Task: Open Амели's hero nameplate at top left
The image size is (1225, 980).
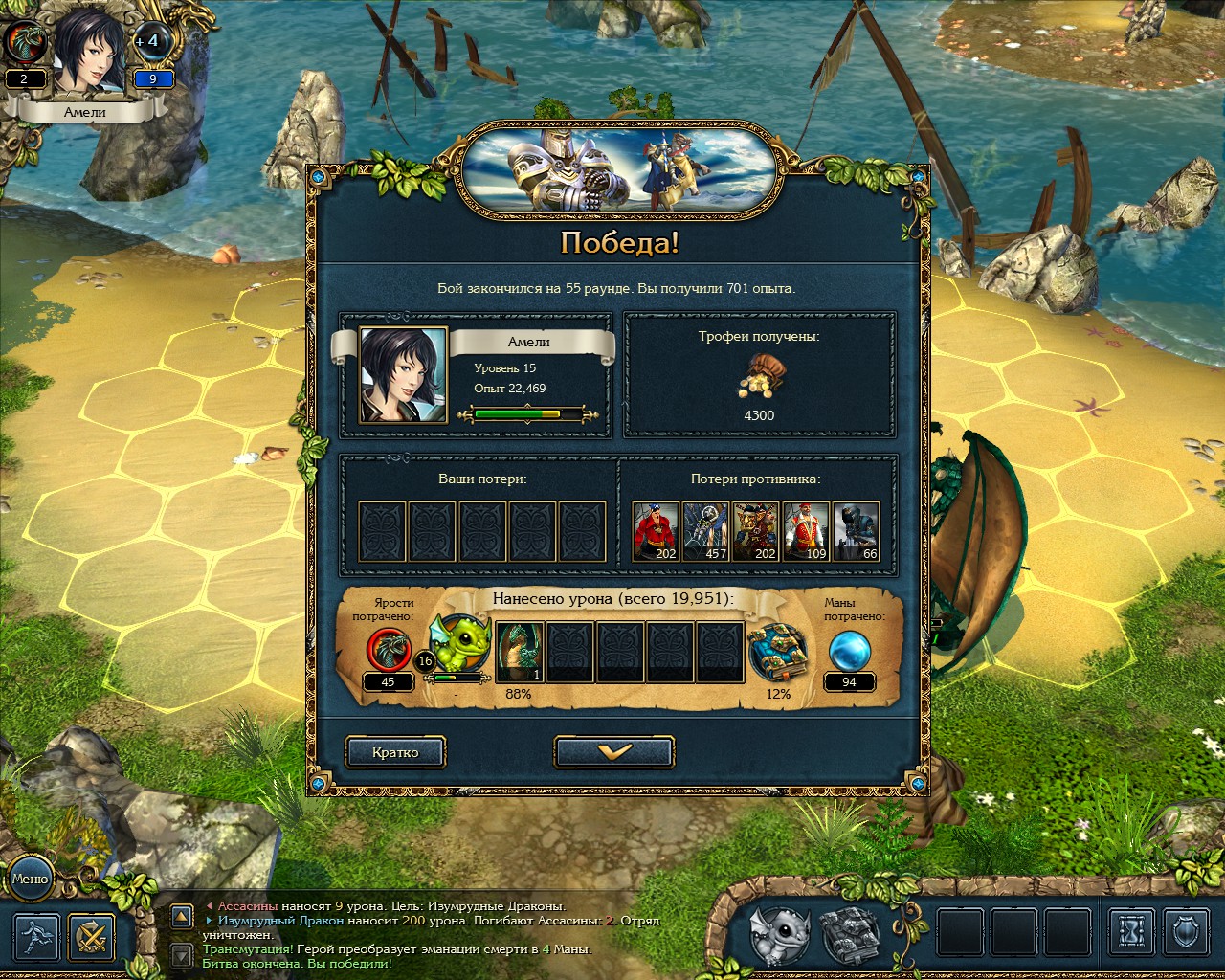Action: (x=86, y=110)
